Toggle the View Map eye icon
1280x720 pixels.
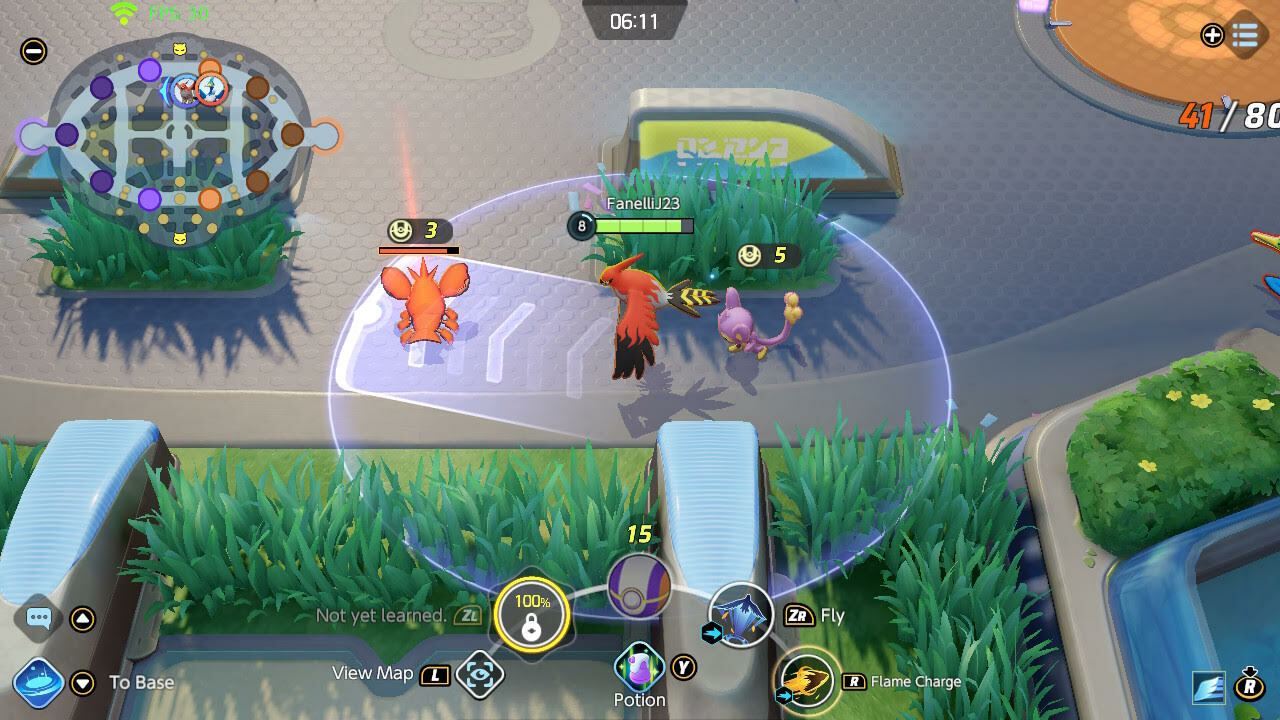click(x=480, y=675)
